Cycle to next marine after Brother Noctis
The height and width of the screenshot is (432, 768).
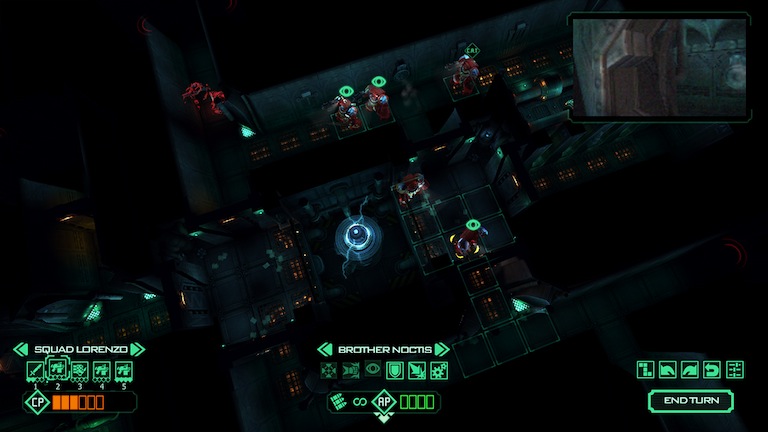coord(441,349)
